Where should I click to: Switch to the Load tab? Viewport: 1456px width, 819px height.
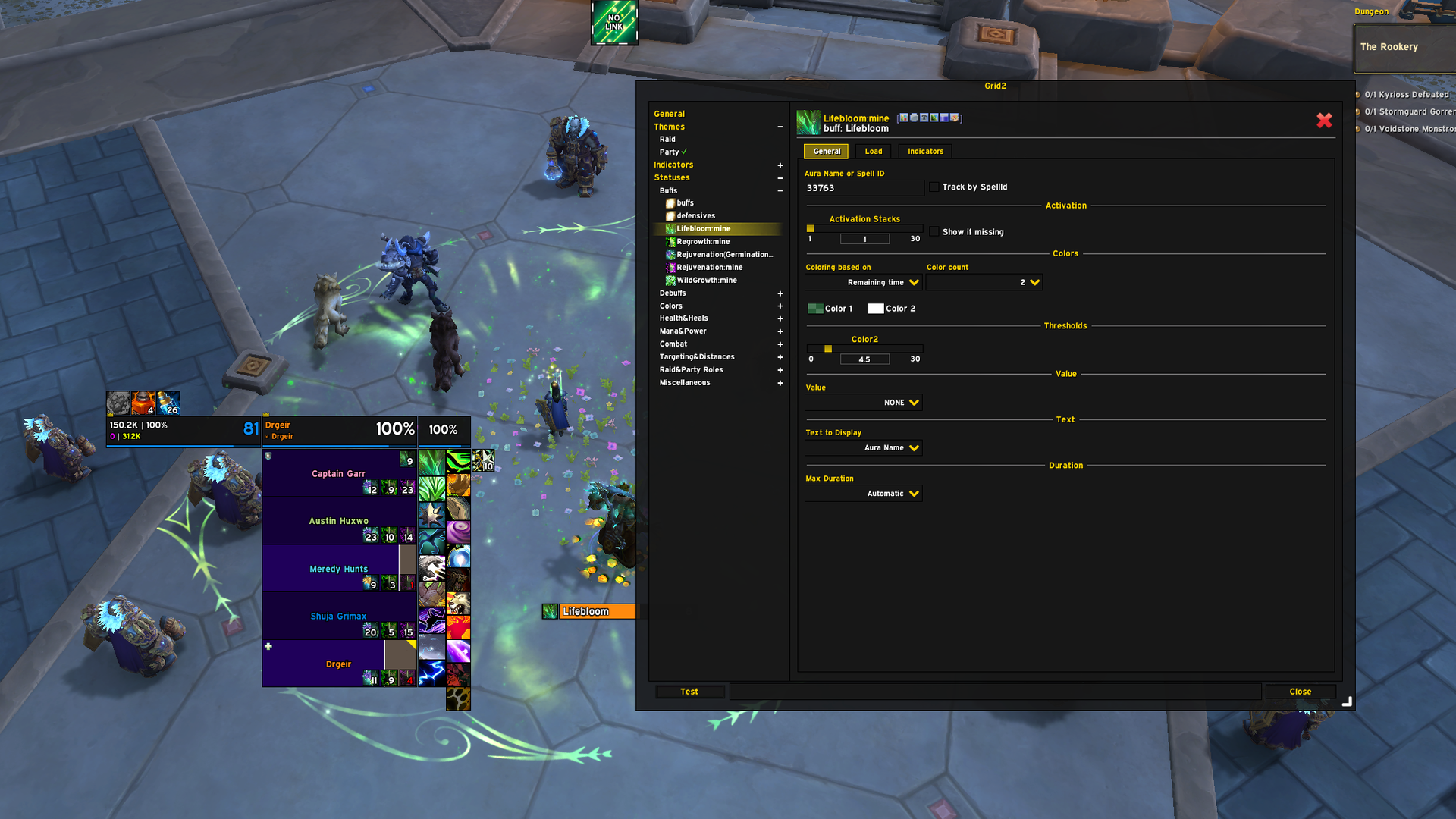(874, 152)
